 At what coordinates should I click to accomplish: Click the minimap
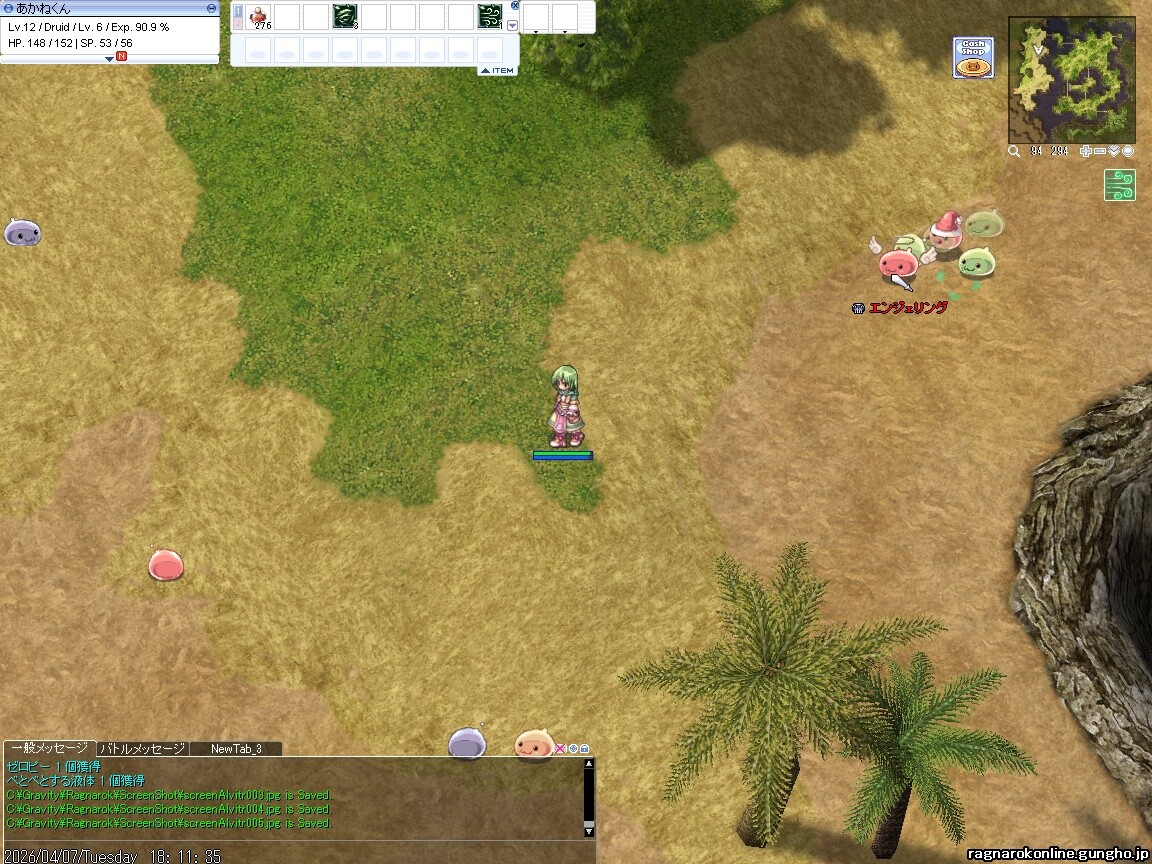click(x=1071, y=80)
